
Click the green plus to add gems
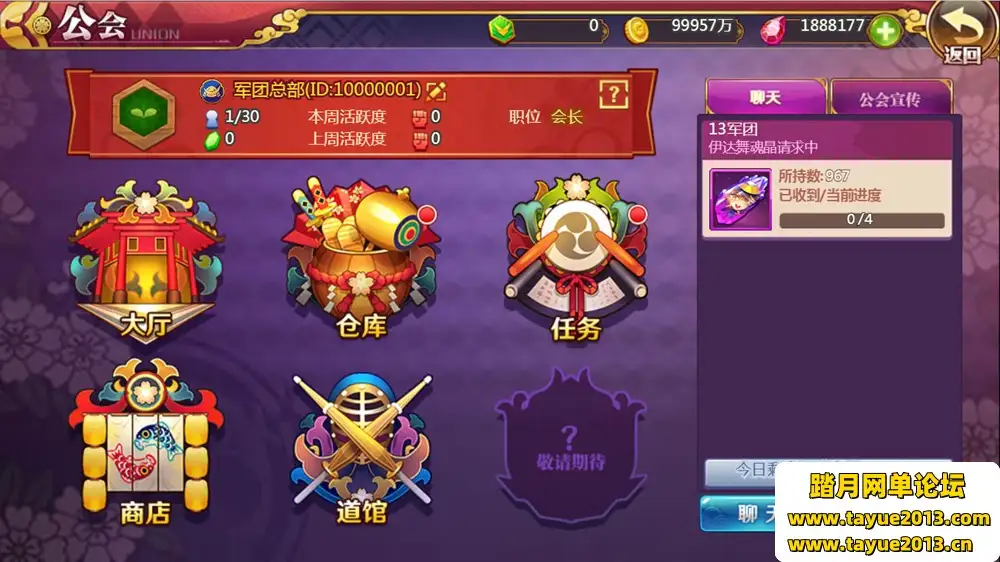click(885, 30)
